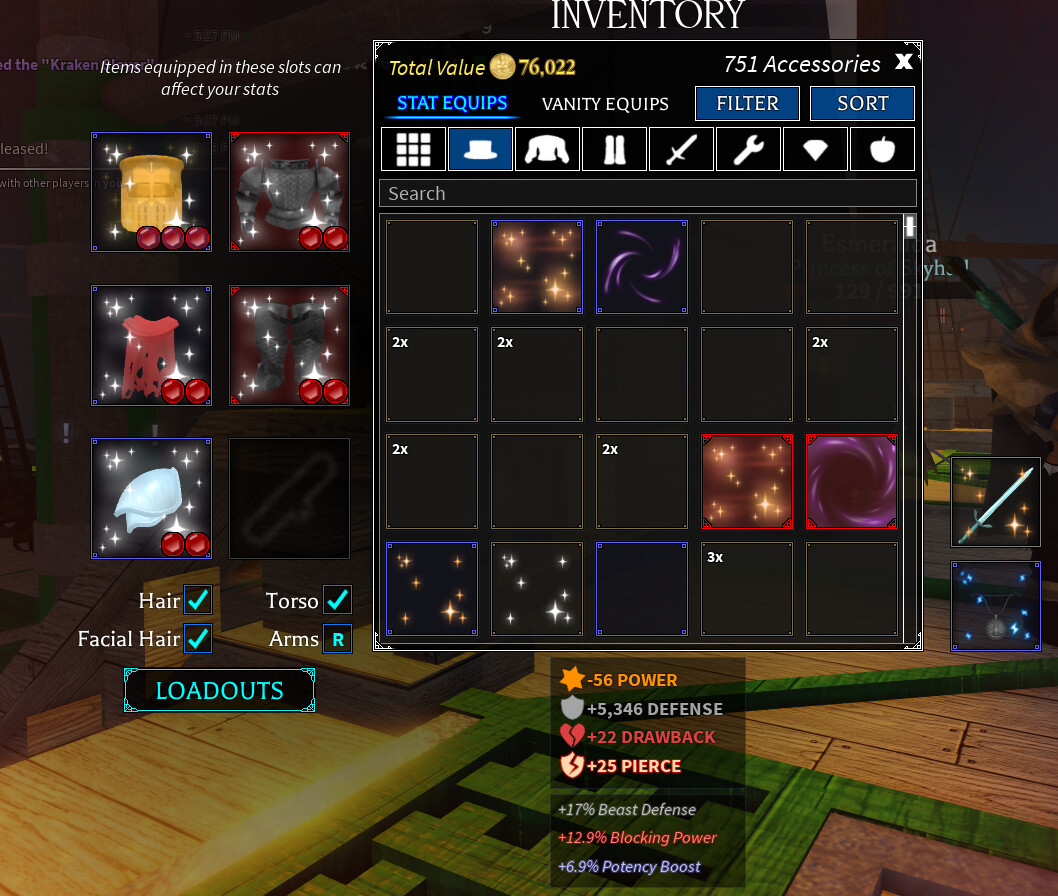Toggle the Facial Hair checkbox
Viewport: 1058px width, 896px height.
198,638
